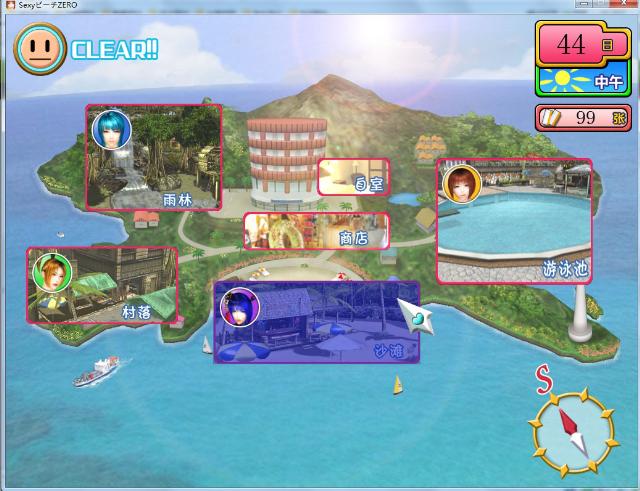Choose the 游泳池 swimming pool location
This screenshot has width=640, height=491.
click(x=513, y=221)
